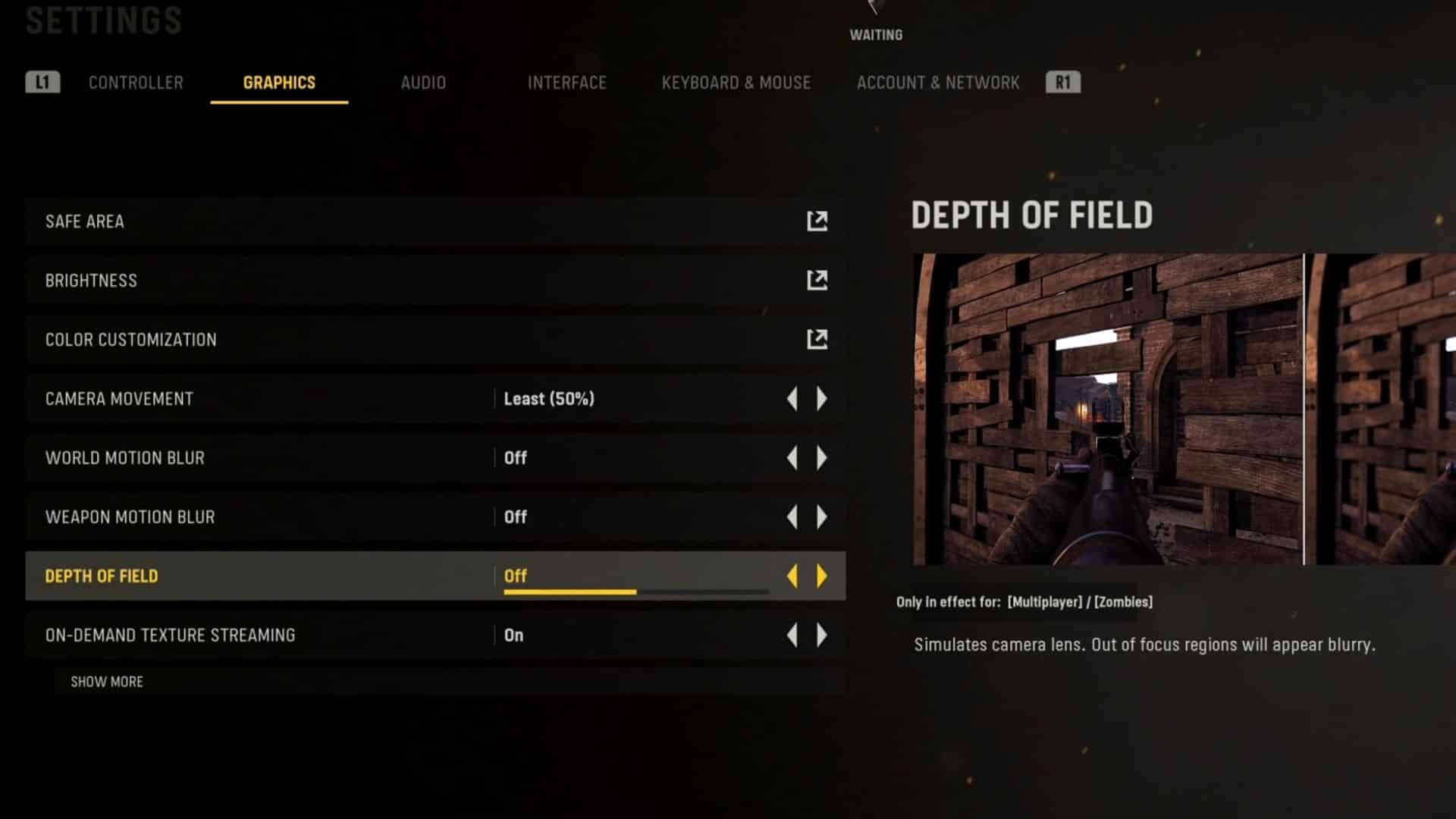Open Keyboard & Mouse settings
Screen dimensions: 1456x819
[x=736, y=83]
